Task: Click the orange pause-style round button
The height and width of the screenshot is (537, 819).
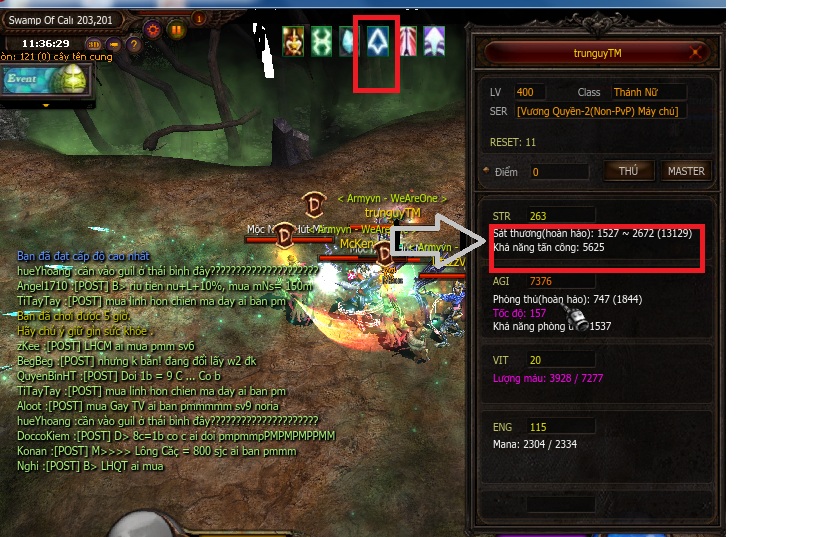Action: (177, 29)
